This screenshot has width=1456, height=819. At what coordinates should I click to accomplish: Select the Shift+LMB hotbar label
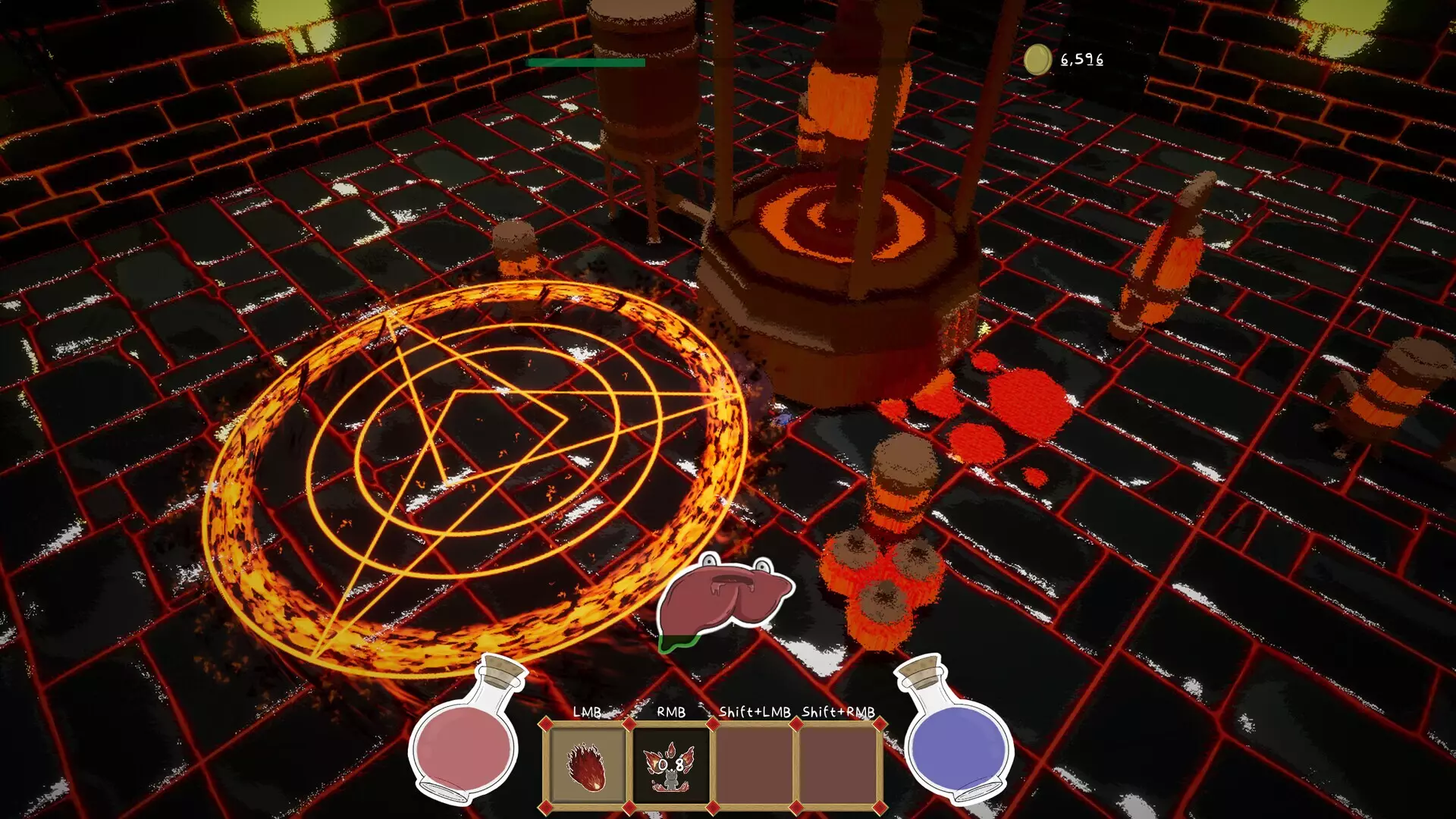[755, 713]
